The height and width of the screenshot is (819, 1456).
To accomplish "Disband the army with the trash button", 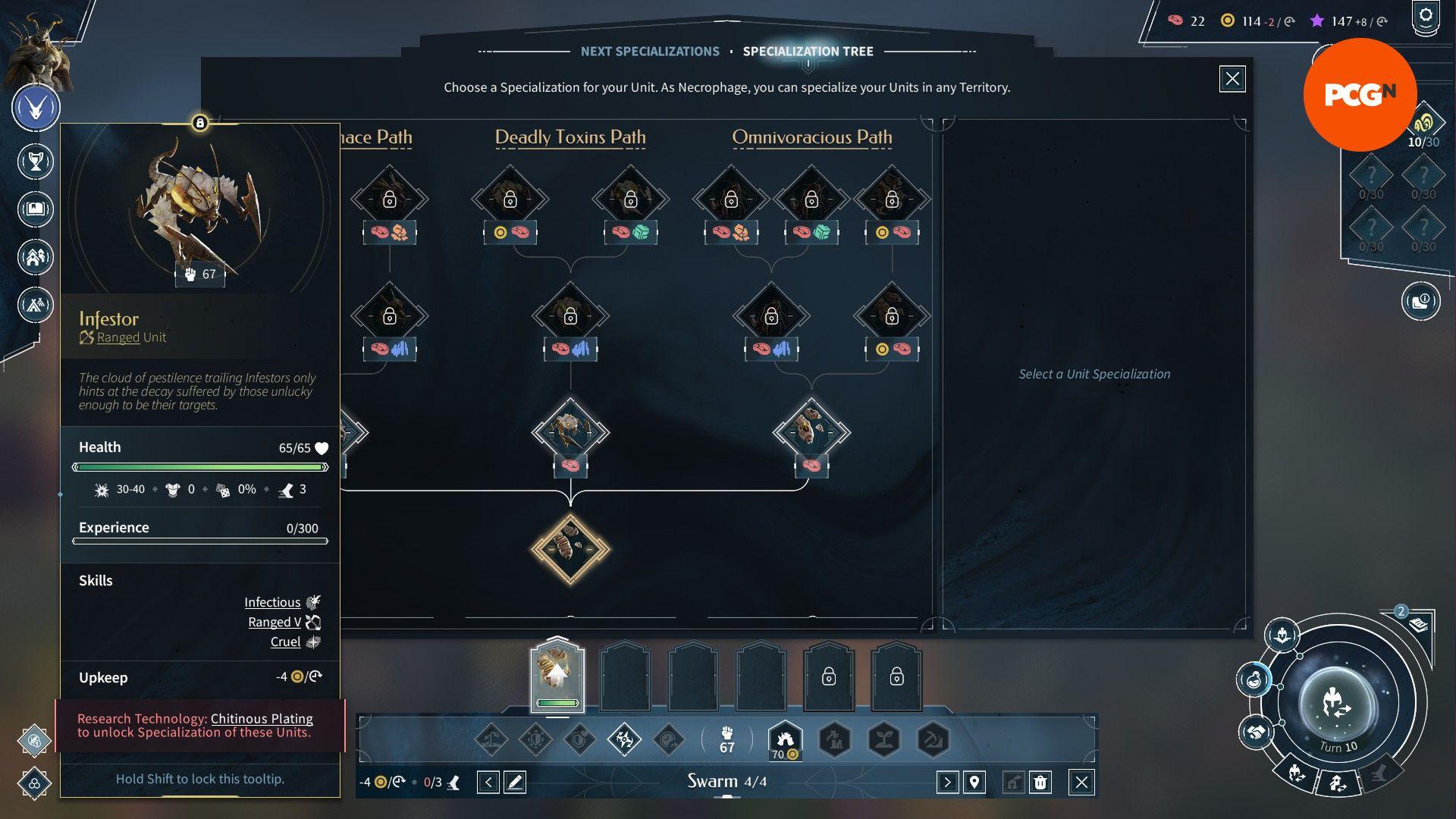I will [x=1040, y=782].
